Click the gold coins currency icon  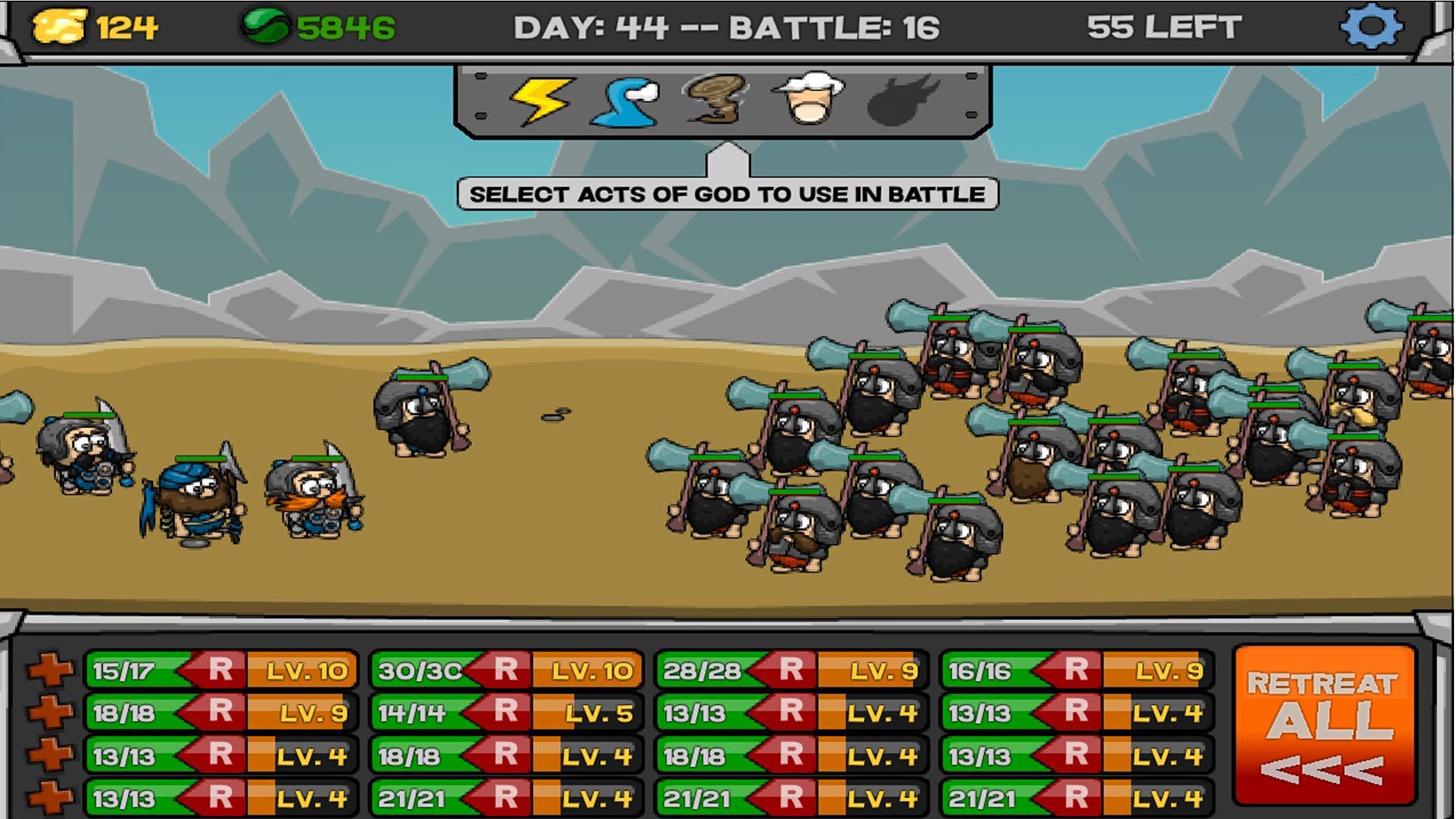[59, 25]
